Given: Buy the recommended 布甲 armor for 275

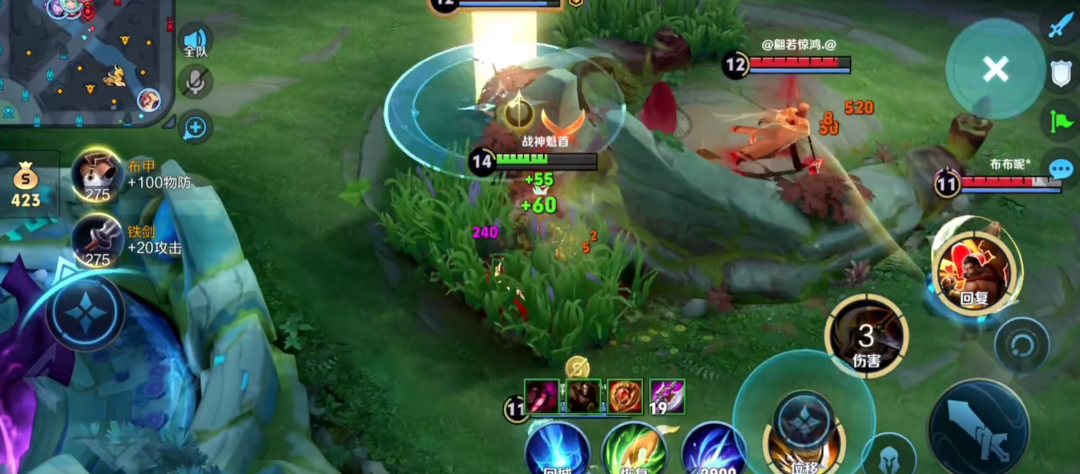Looking at the screenshot, I should coord(98,177).
